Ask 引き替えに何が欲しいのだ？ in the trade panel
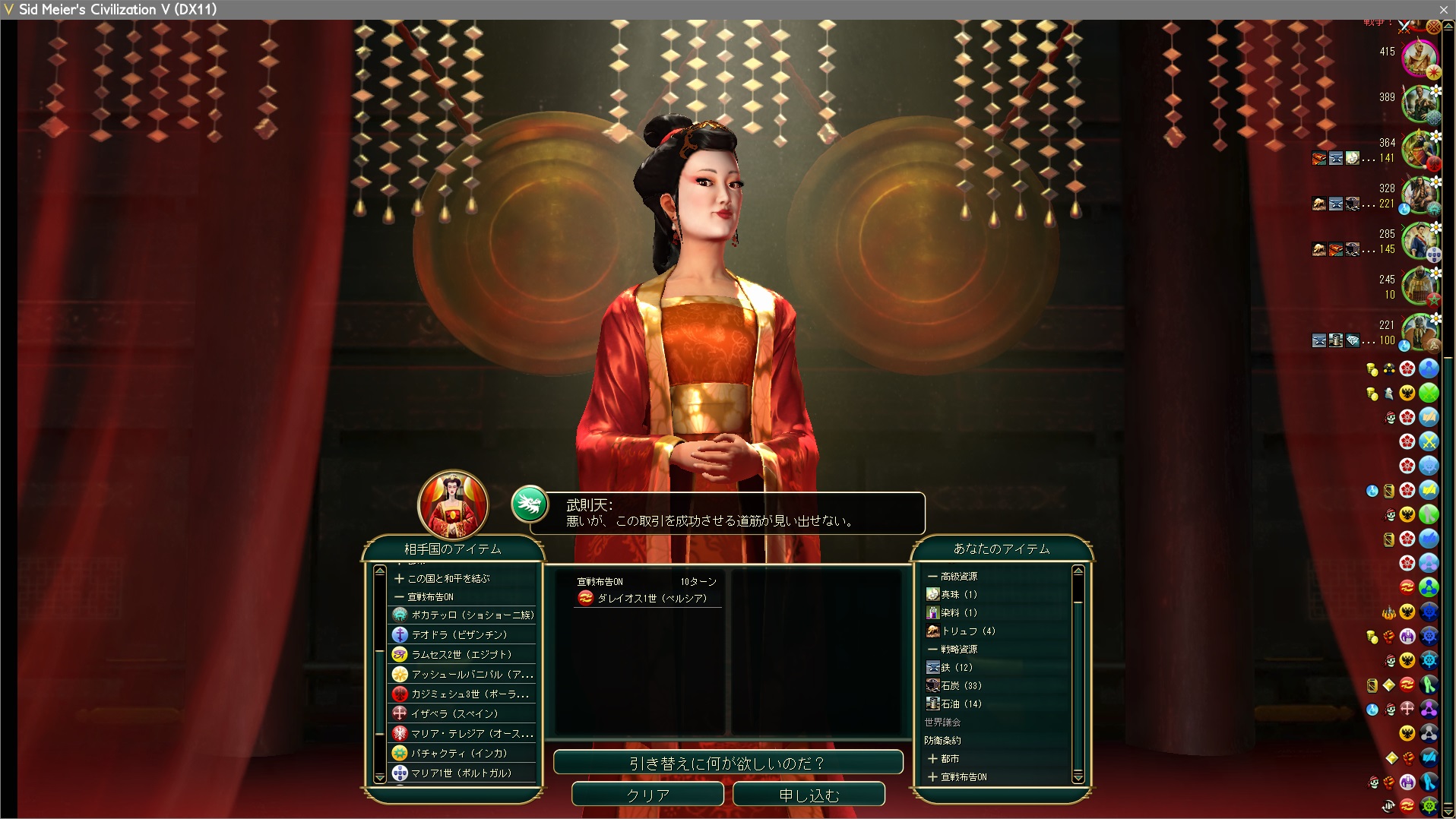The width and height of the screenshot is (1456, 819). [x=727, y=763]
